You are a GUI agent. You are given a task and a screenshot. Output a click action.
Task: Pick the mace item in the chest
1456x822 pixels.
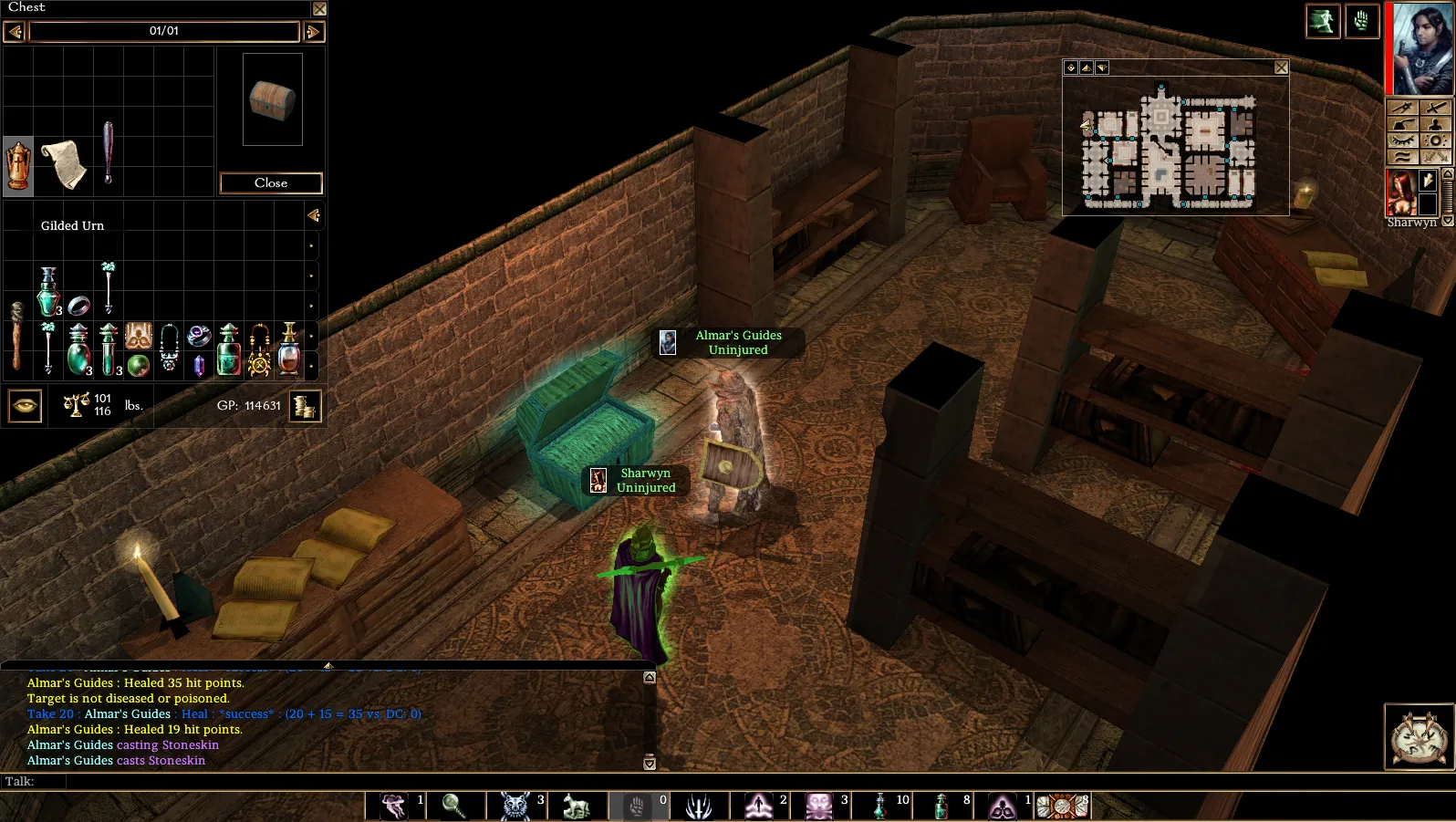pyautogui.click(x=109, y=153)
